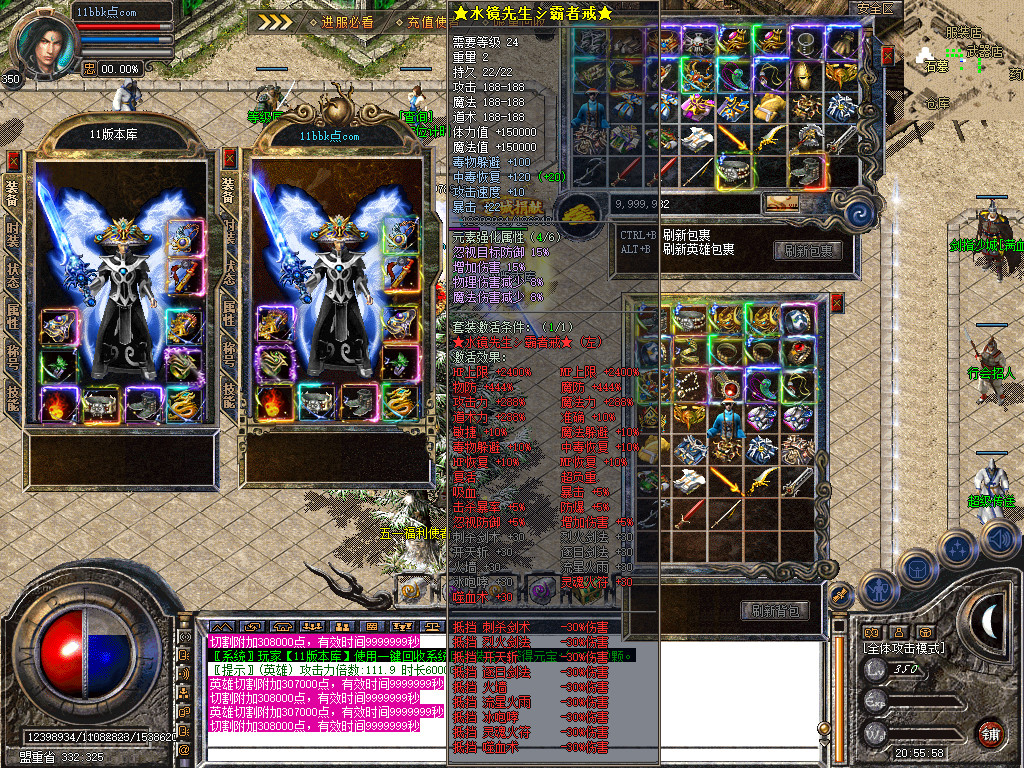Open the red 铺 shop button

click(x=990, y=732)
